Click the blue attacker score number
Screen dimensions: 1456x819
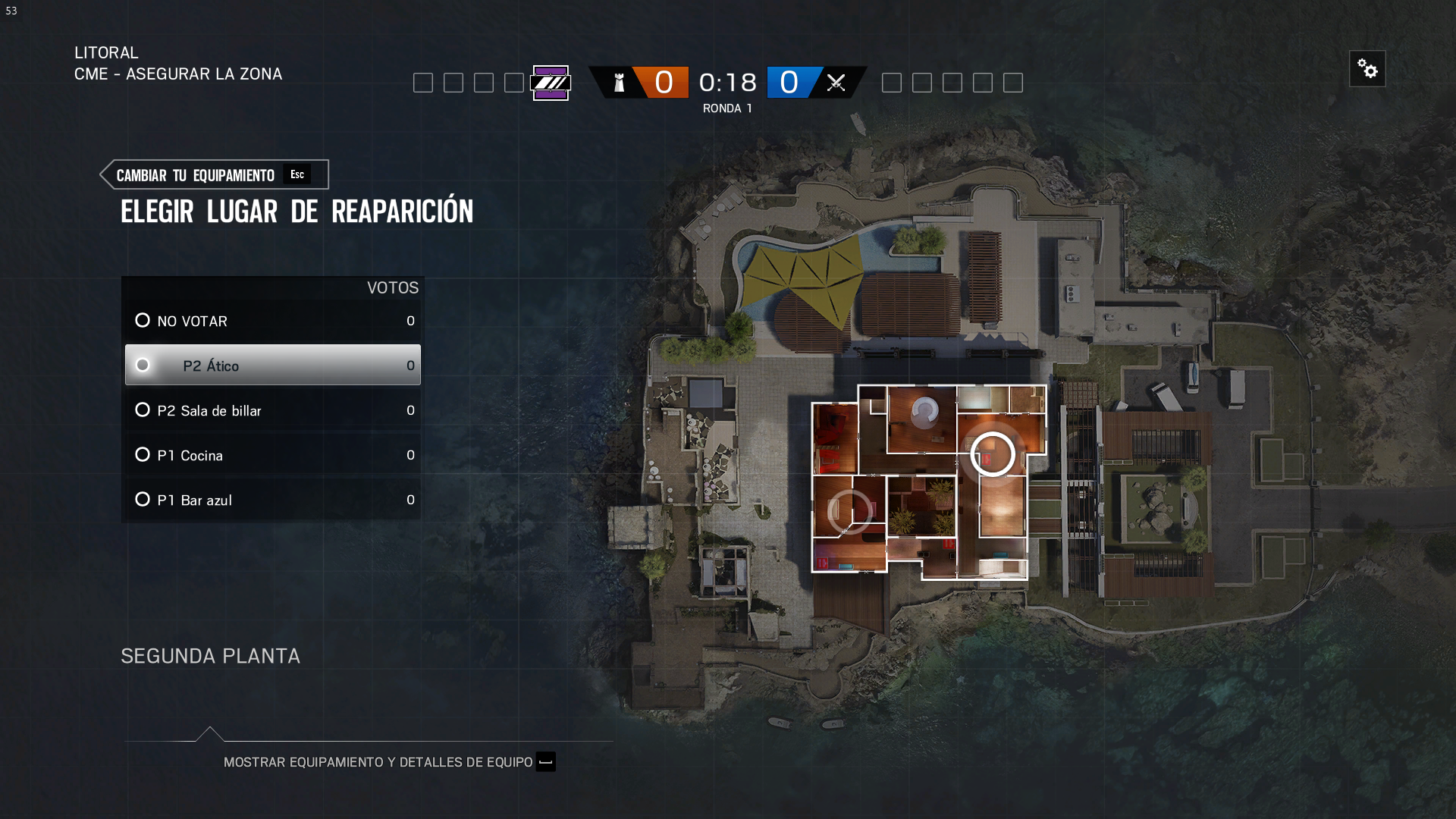click(791, 83)
